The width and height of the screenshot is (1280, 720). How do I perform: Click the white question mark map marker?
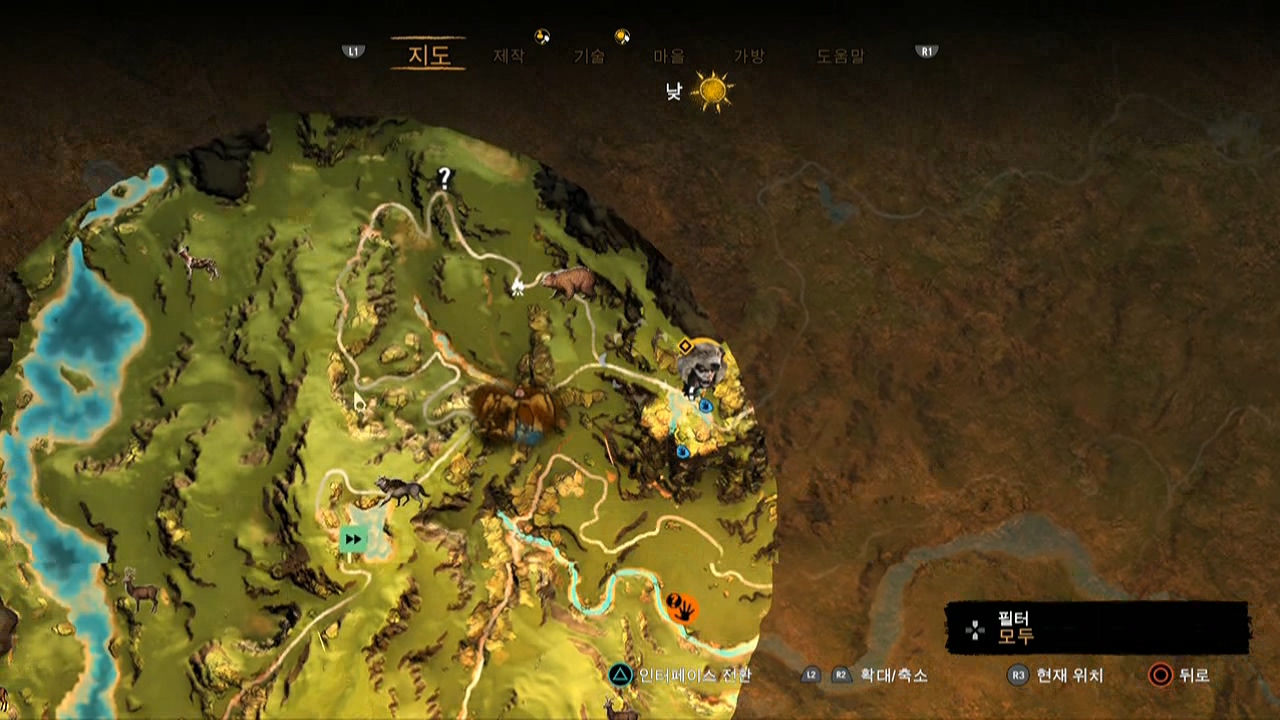(445, 179)
